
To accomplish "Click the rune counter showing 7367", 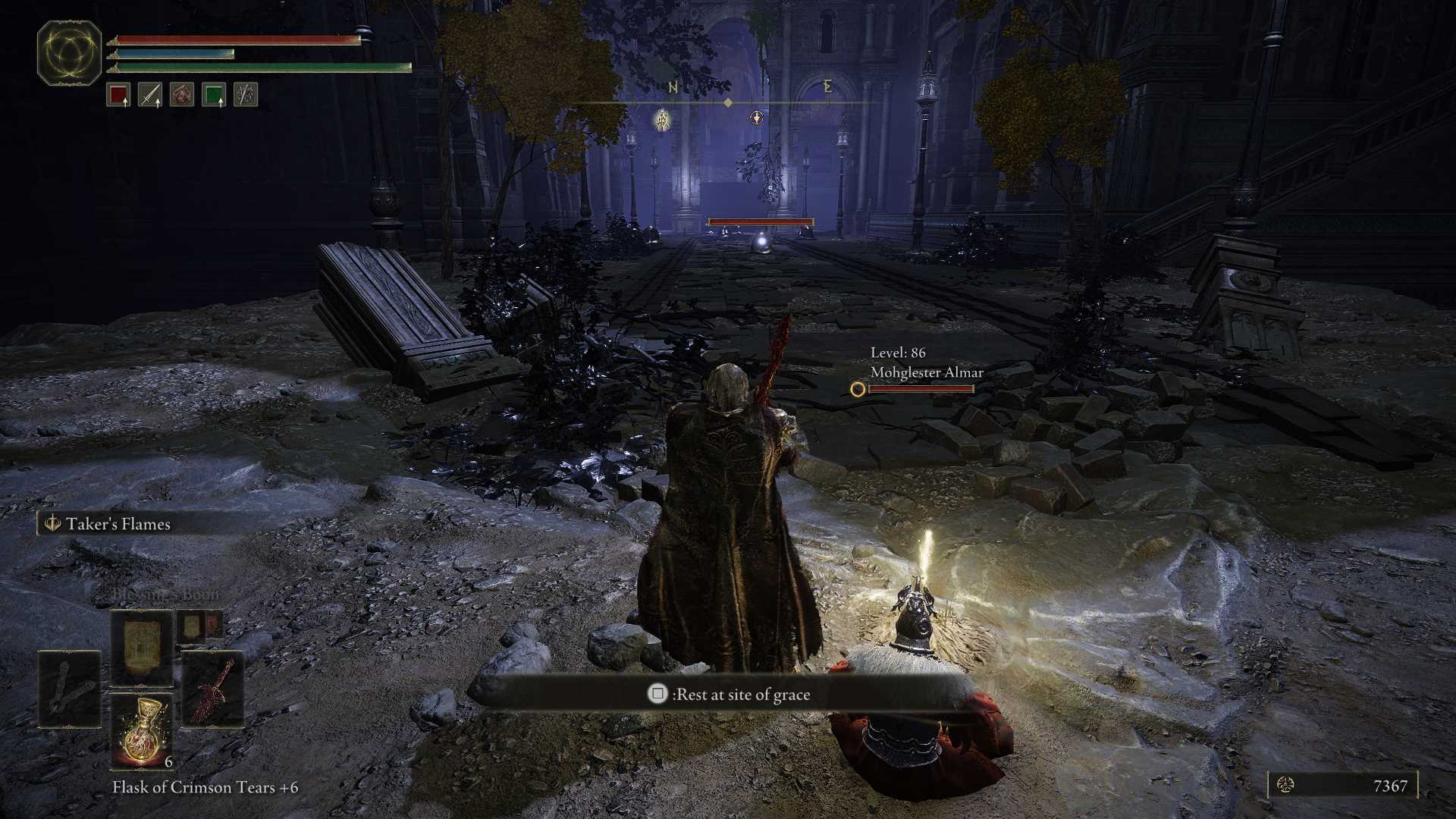I will click(x=1342, y=786).
